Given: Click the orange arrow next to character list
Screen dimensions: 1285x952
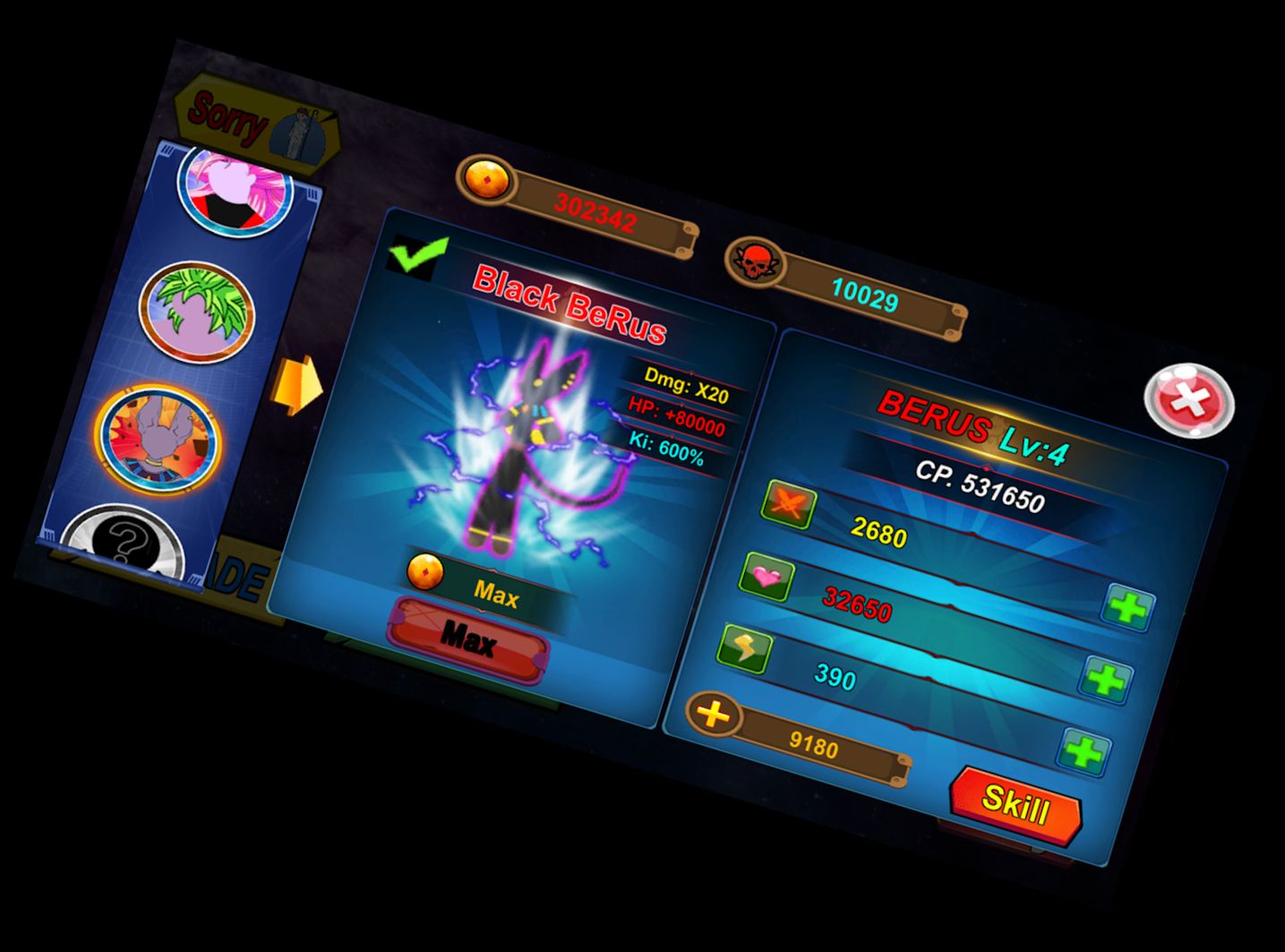Looking at the screenshot, I should click(x=298, y=385).
